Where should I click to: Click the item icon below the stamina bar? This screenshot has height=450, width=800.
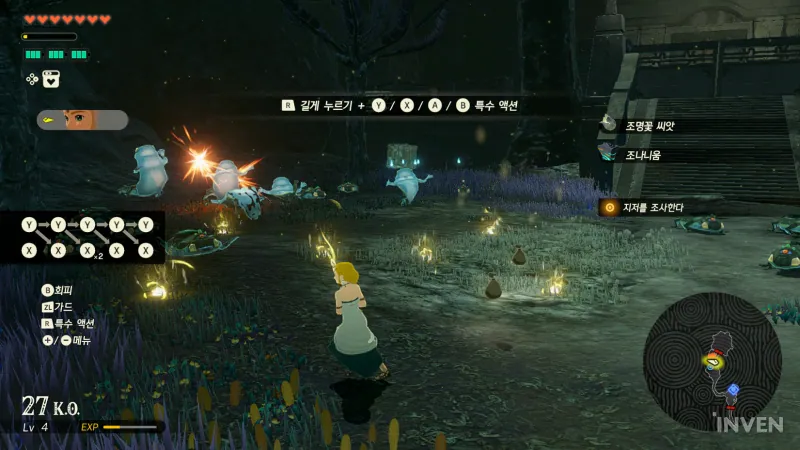coord(51,79)
